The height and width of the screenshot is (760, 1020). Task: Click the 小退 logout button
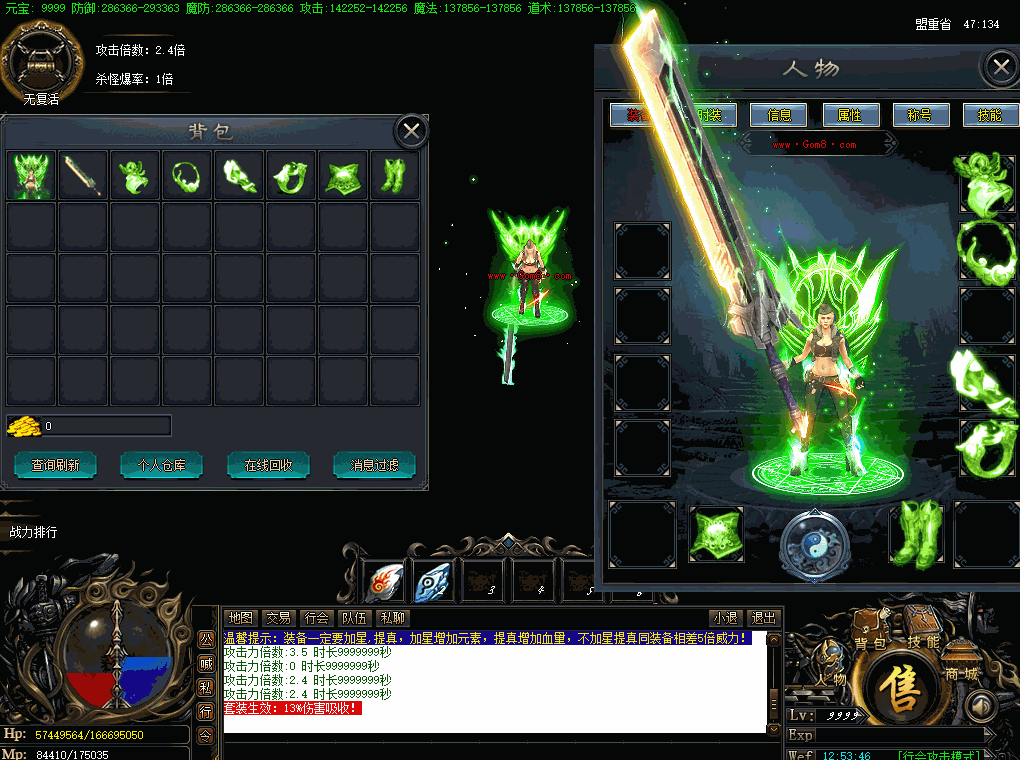click(725, 618)
